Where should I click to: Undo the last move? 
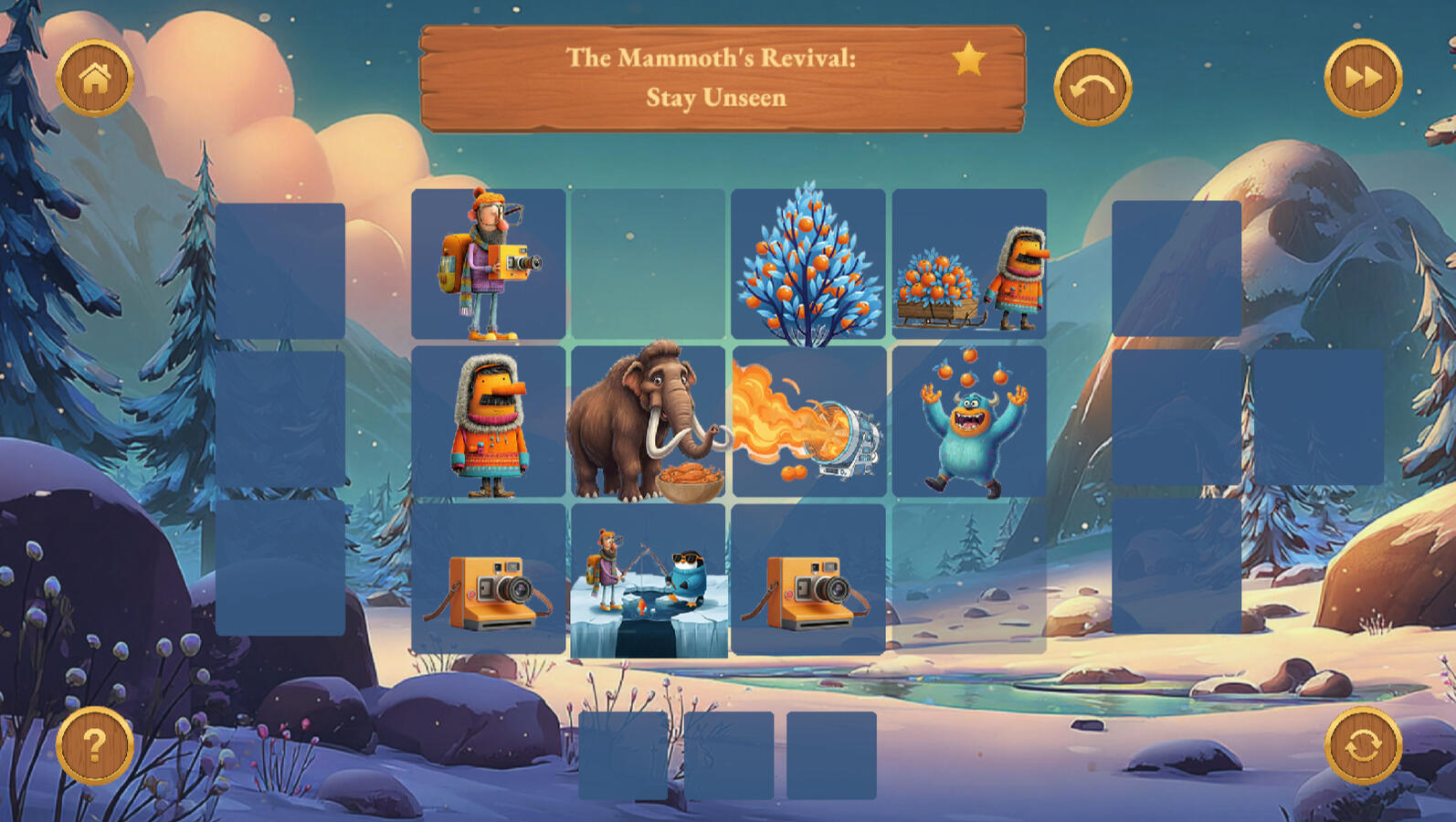tap(1092, 87)
